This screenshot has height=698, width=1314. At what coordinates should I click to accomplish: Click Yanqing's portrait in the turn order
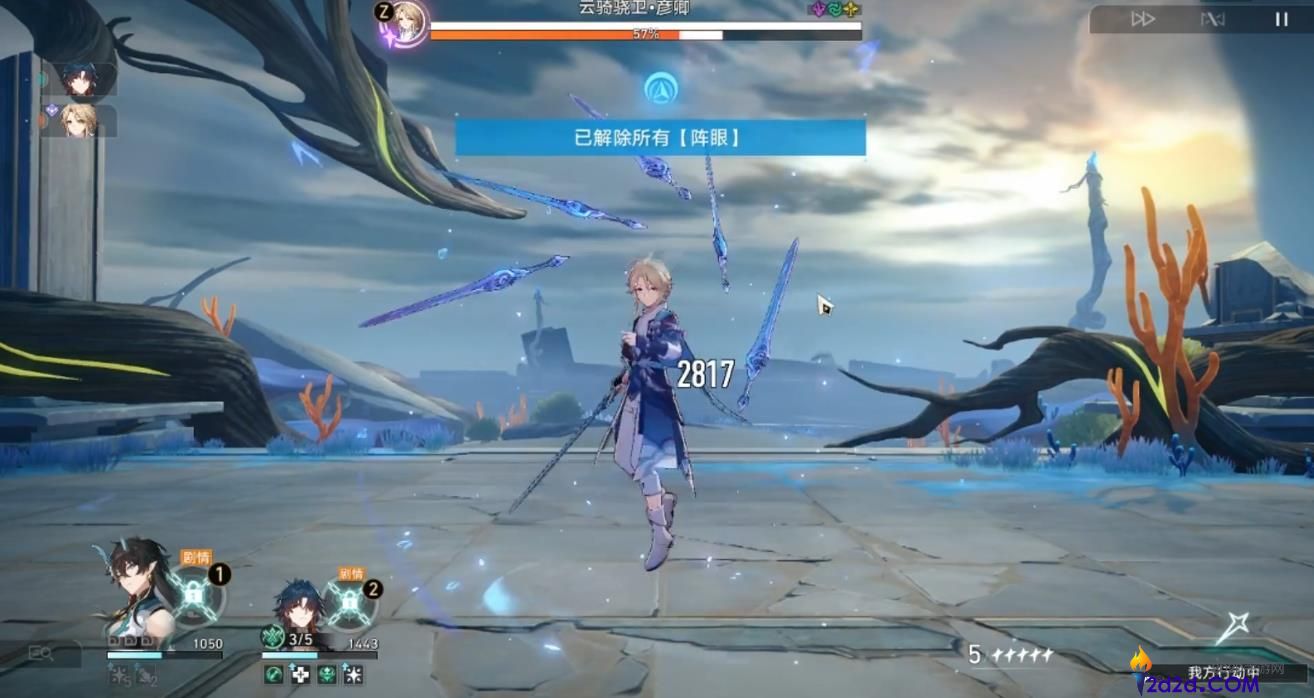pyautogui.click(x=80, y=121)
